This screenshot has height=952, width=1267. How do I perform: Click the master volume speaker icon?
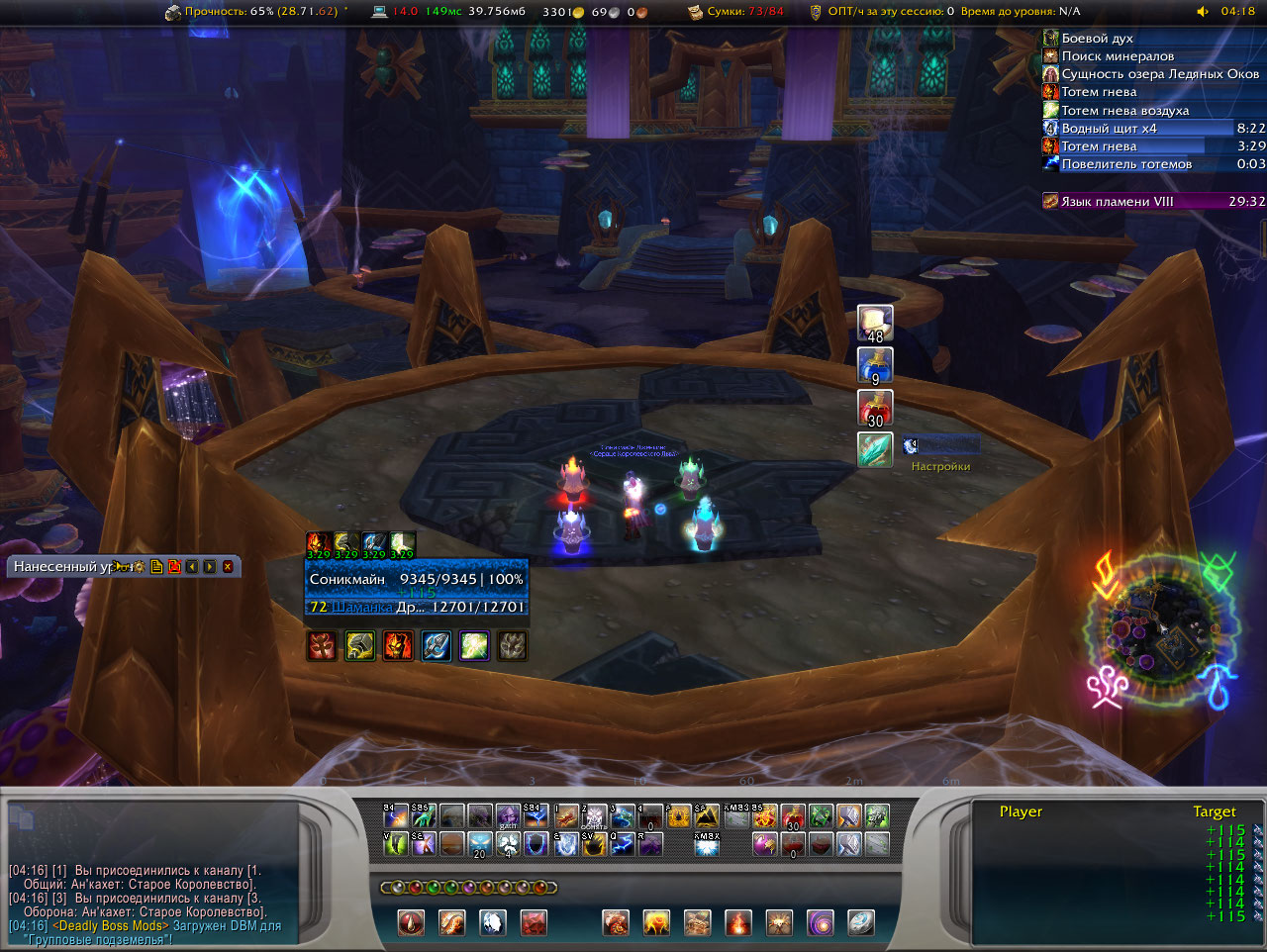coord(1203,12)
